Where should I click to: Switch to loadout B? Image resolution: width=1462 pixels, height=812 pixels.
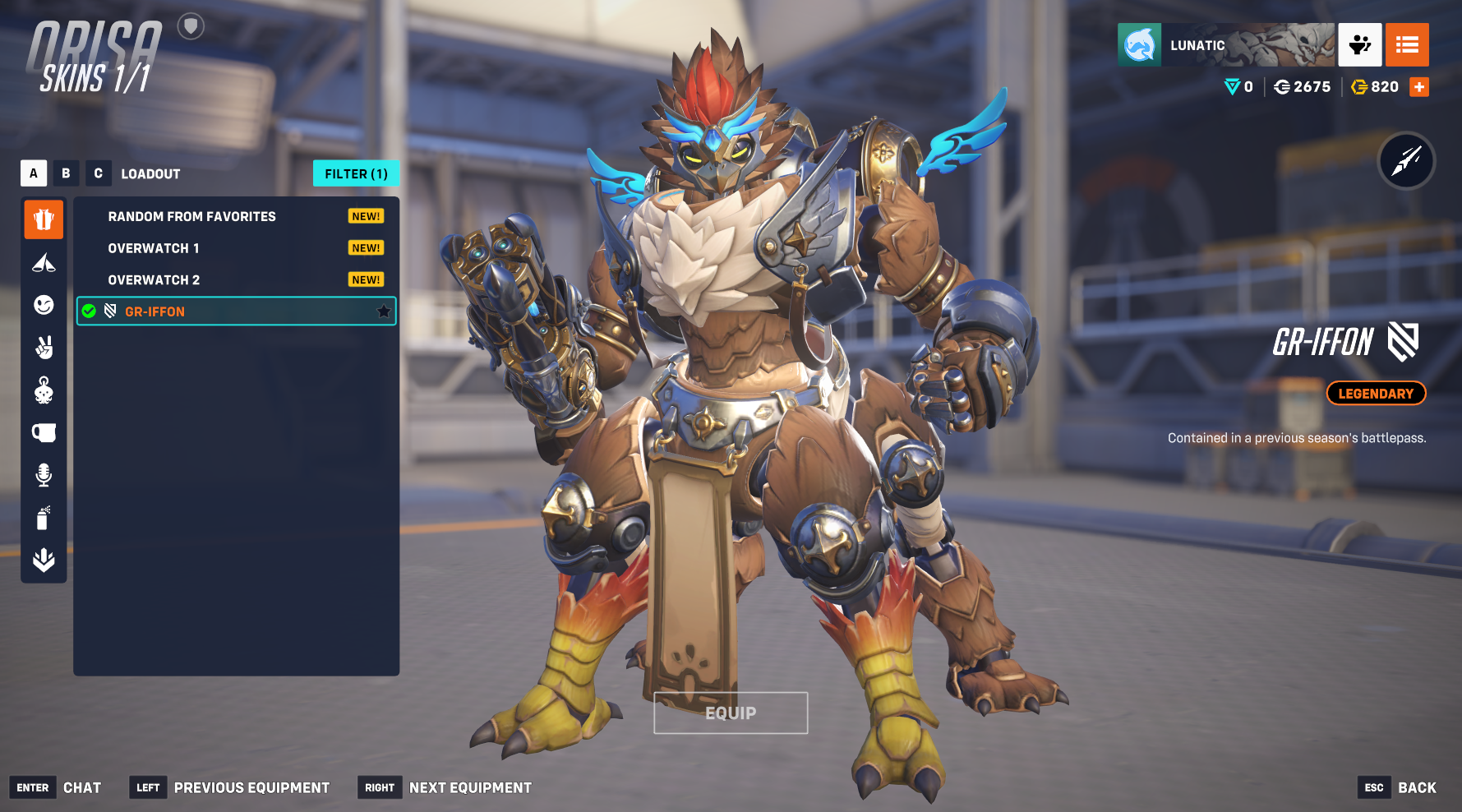tap(66, 173)
